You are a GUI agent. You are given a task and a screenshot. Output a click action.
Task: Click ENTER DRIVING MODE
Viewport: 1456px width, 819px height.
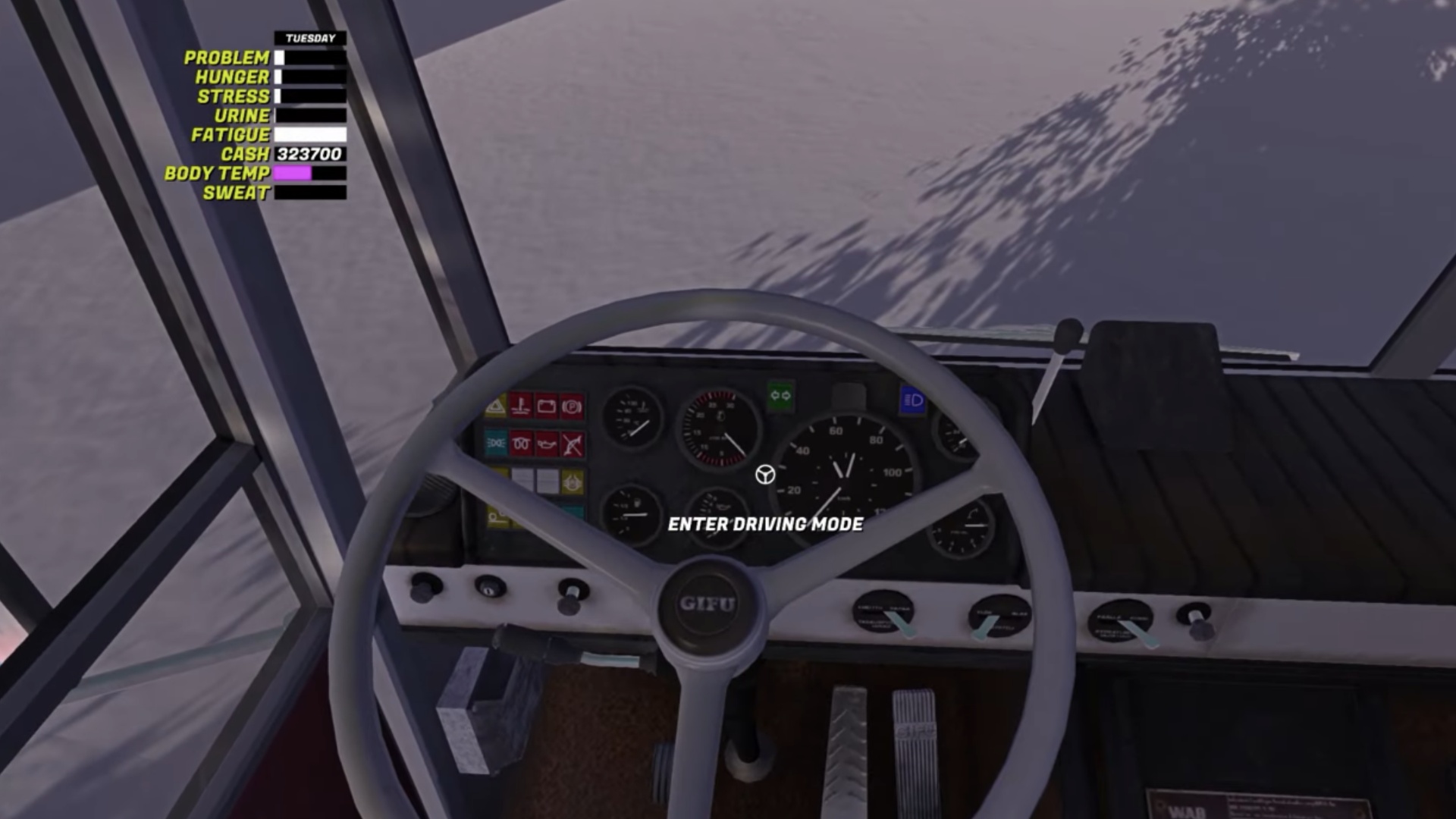[766, 523]
